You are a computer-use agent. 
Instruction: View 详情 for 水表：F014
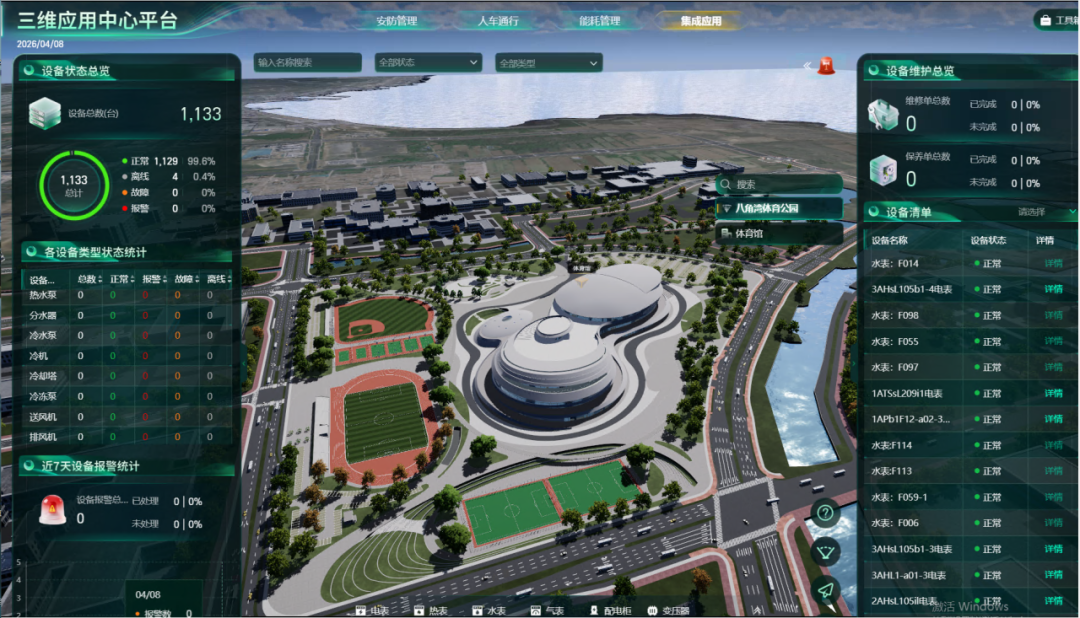pyautogui.click(x=1053, y=263)
